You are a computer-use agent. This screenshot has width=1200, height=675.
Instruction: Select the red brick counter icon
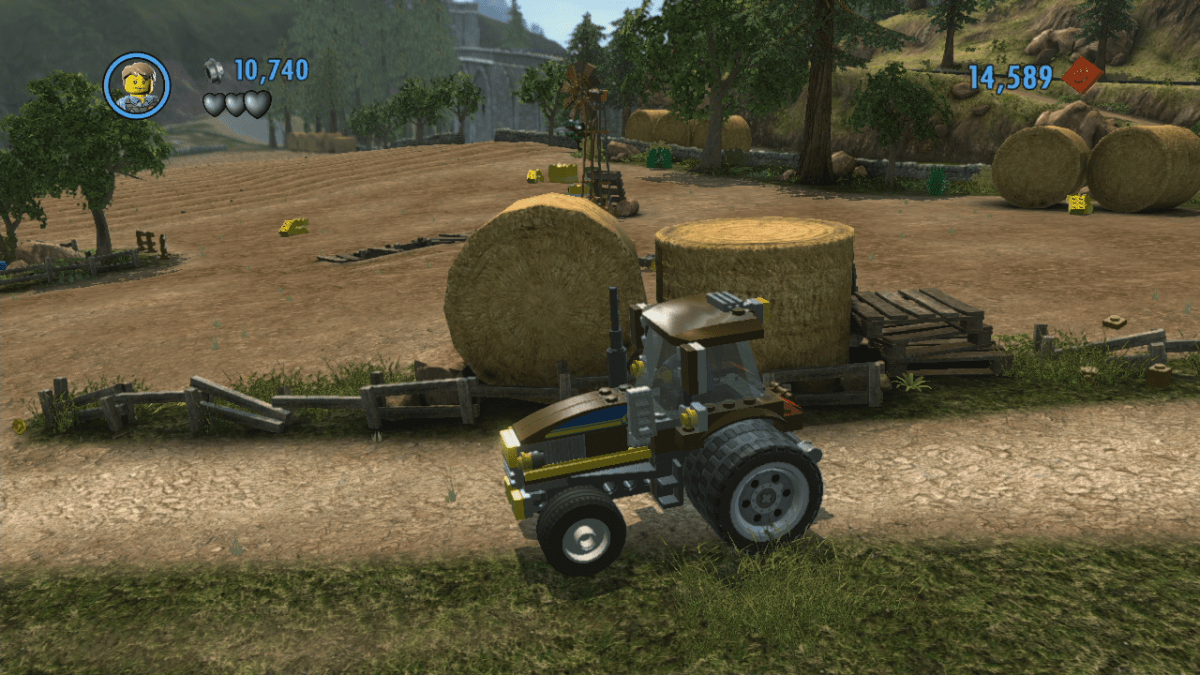1081,75
